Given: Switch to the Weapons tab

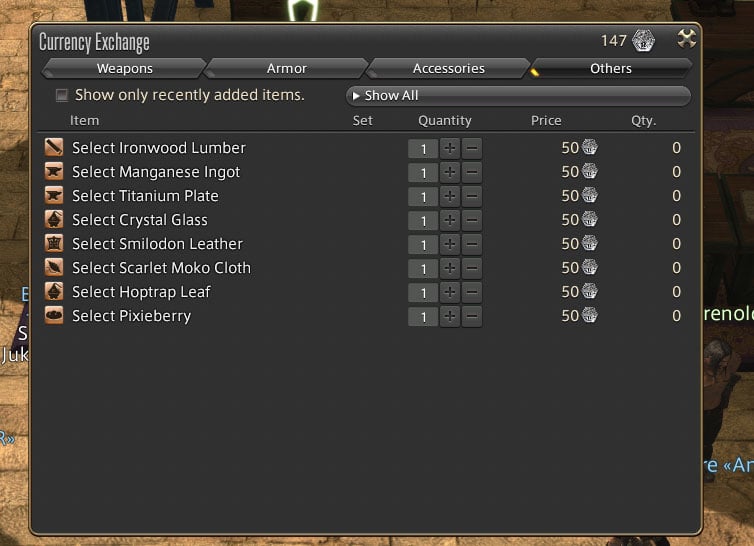Looking at the screenshot, I should [x=124, y=68].
